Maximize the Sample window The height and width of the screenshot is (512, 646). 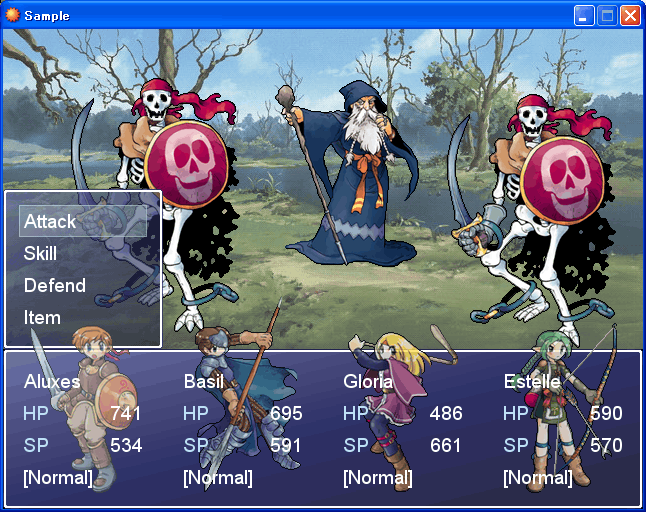point(607,15)
